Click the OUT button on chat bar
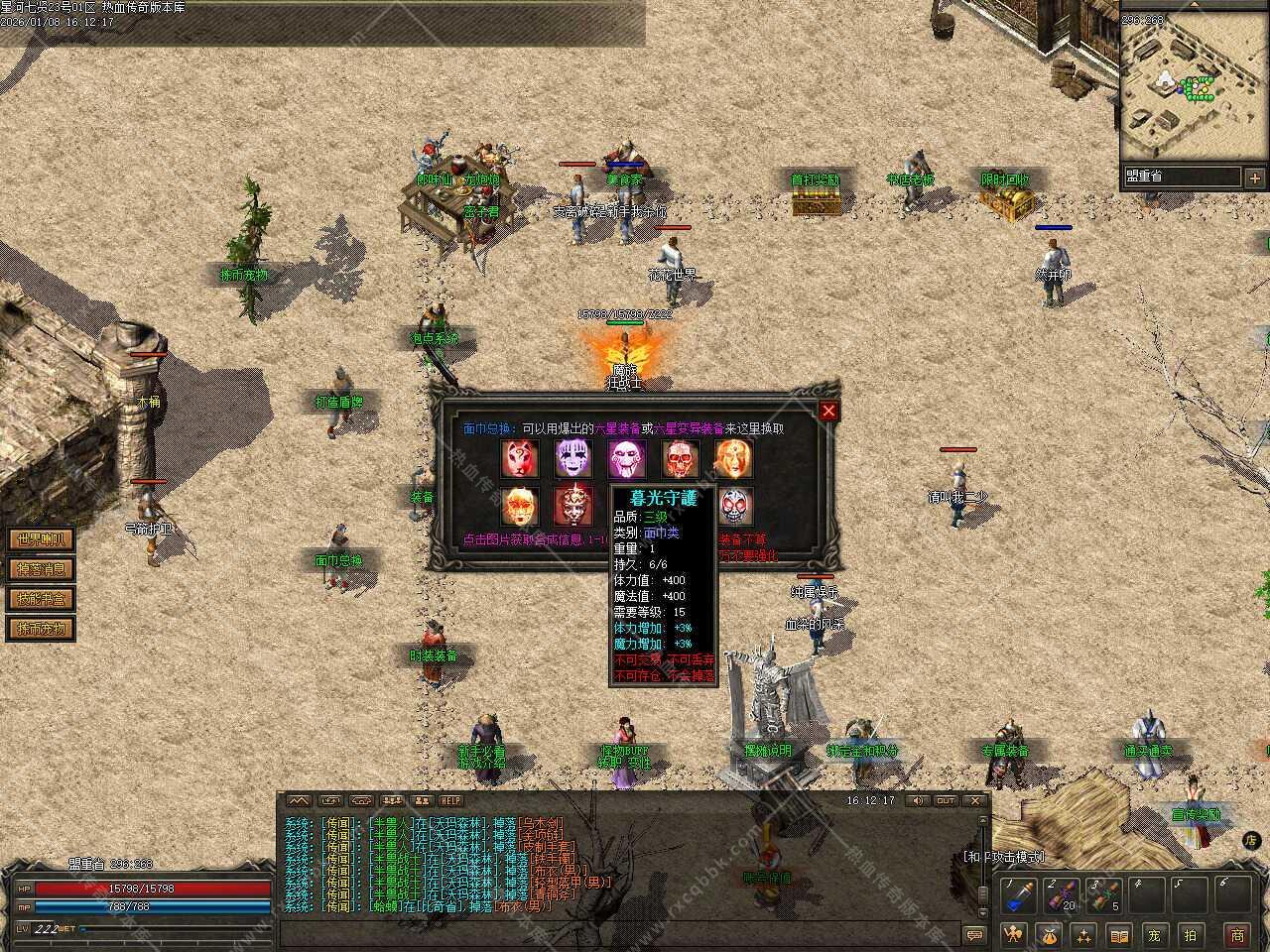Image resolution: width=1270 pixels, height=952 pixels. coord(946,800)
